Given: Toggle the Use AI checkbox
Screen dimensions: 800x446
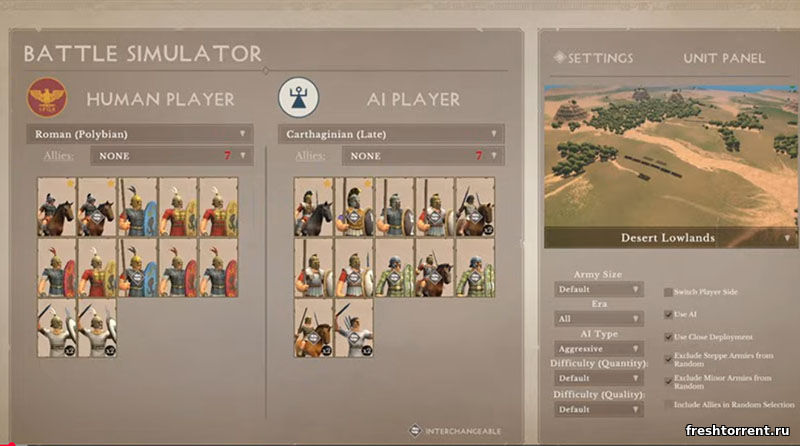Looking at the screenshot, I should pyautogui.click(x=668, y=314).
